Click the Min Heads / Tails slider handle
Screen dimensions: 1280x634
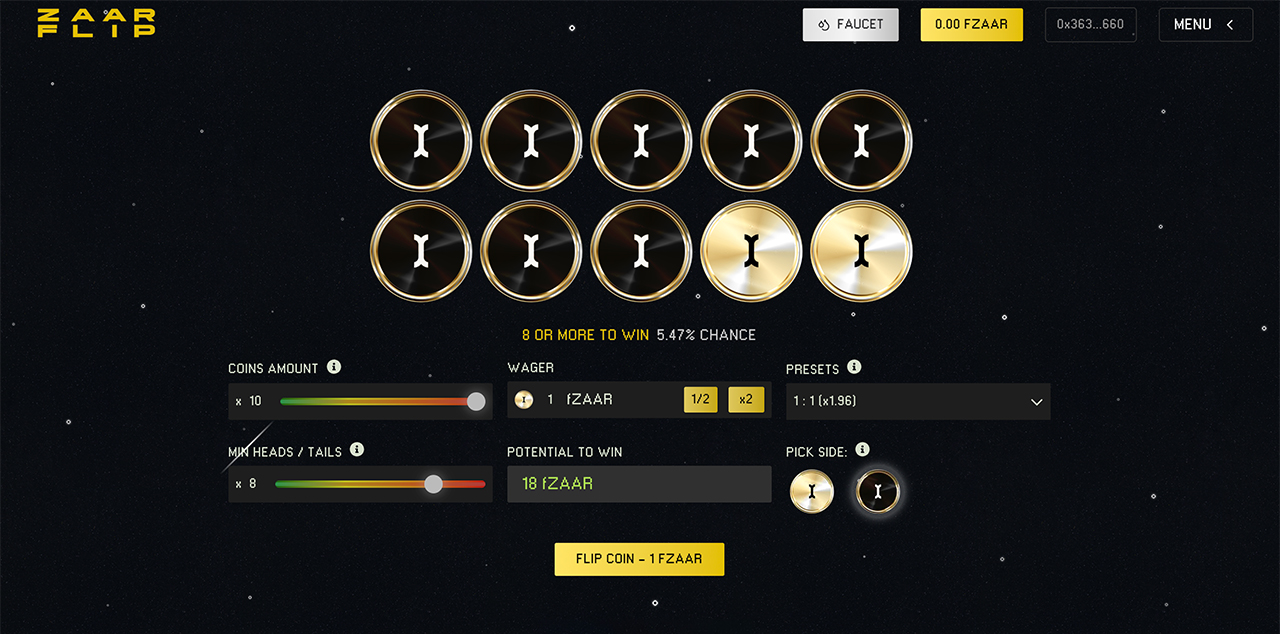coord(433,484)
